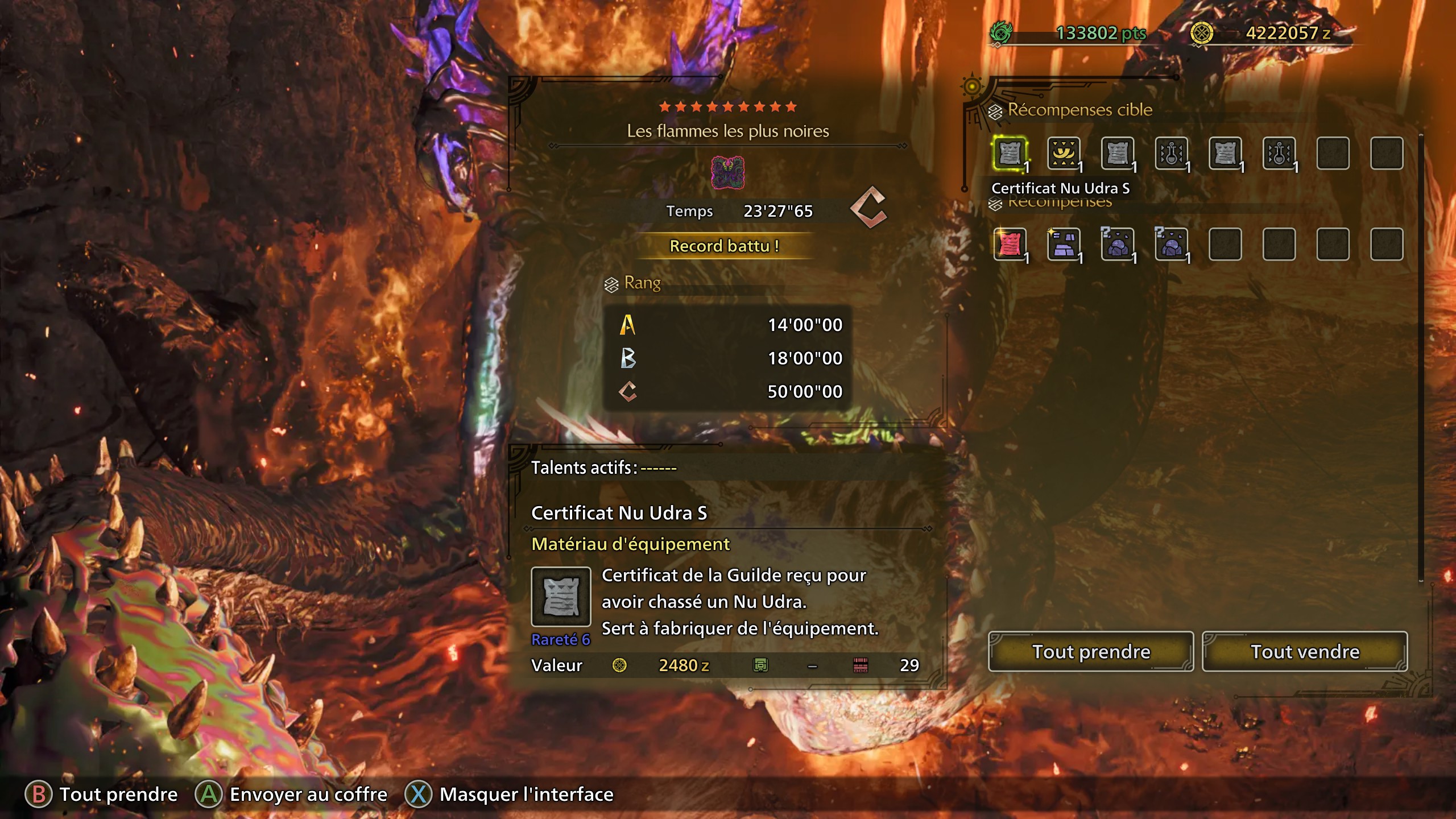Screen dimensions: 1456x819
Task: Select Envoyer au coffre at the bottom
Action: pos(307,794)
